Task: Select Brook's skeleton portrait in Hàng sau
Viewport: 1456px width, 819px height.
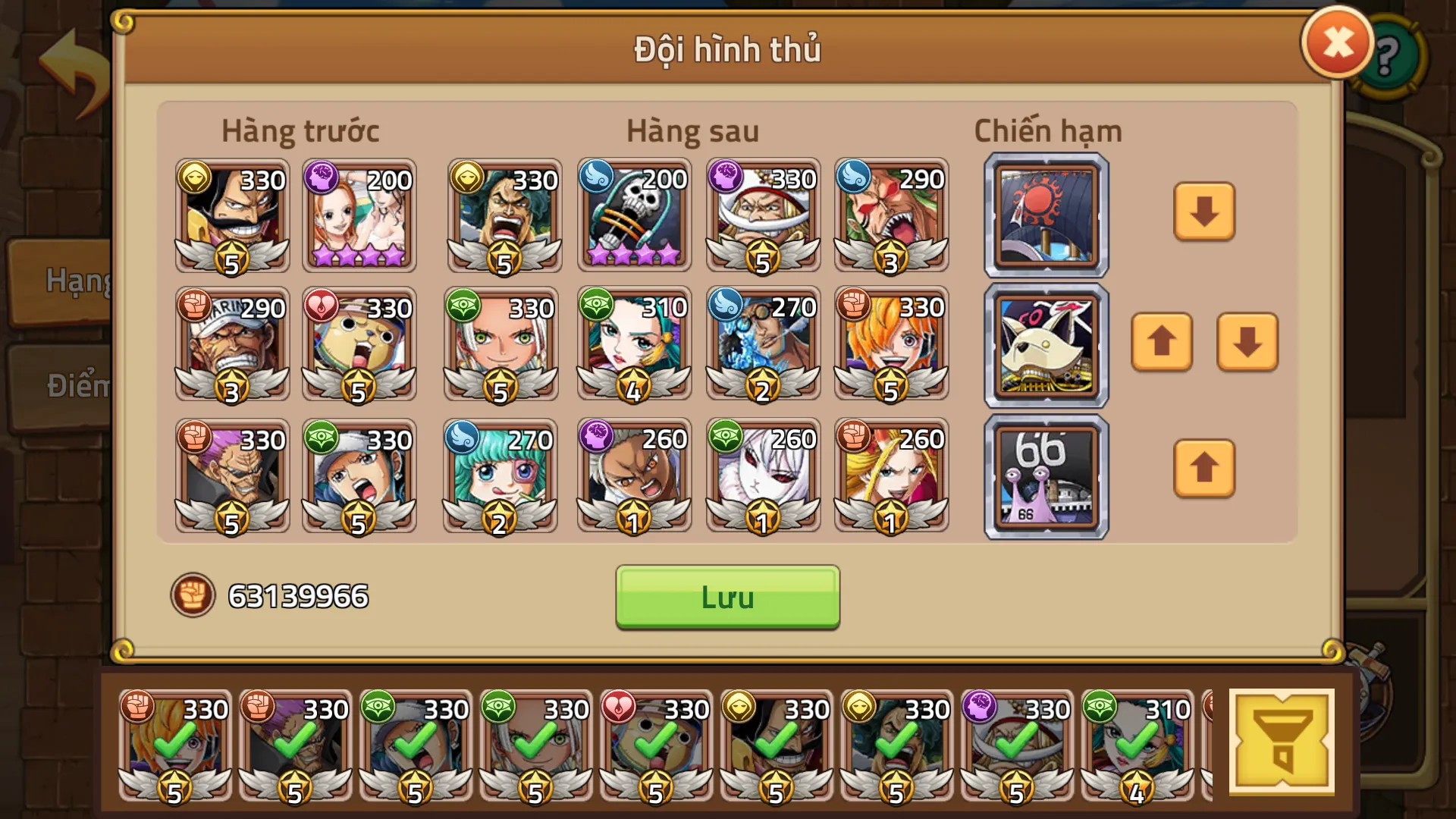Action: click(633, 216)
